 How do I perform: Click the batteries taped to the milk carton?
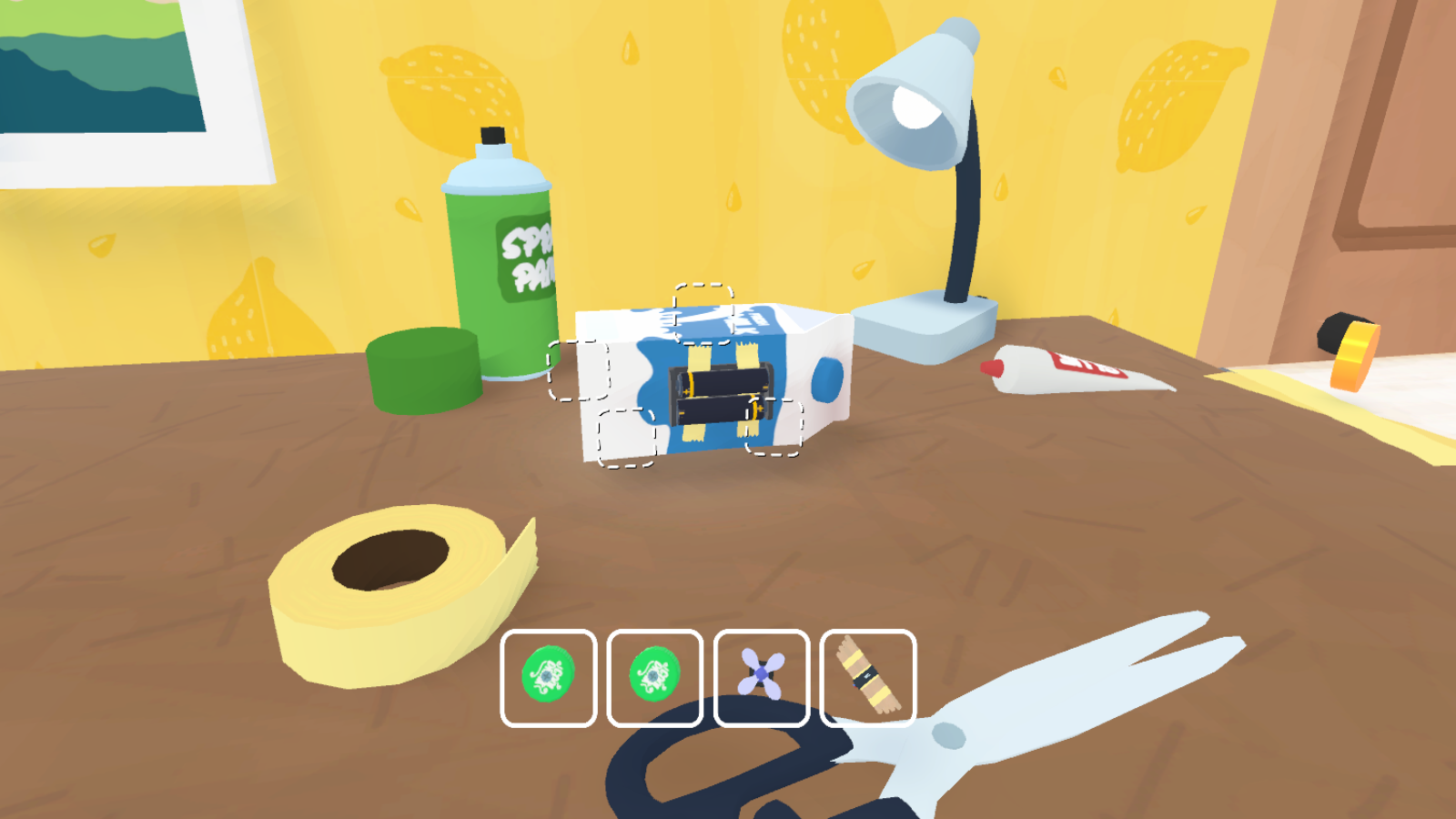point(719,391)
